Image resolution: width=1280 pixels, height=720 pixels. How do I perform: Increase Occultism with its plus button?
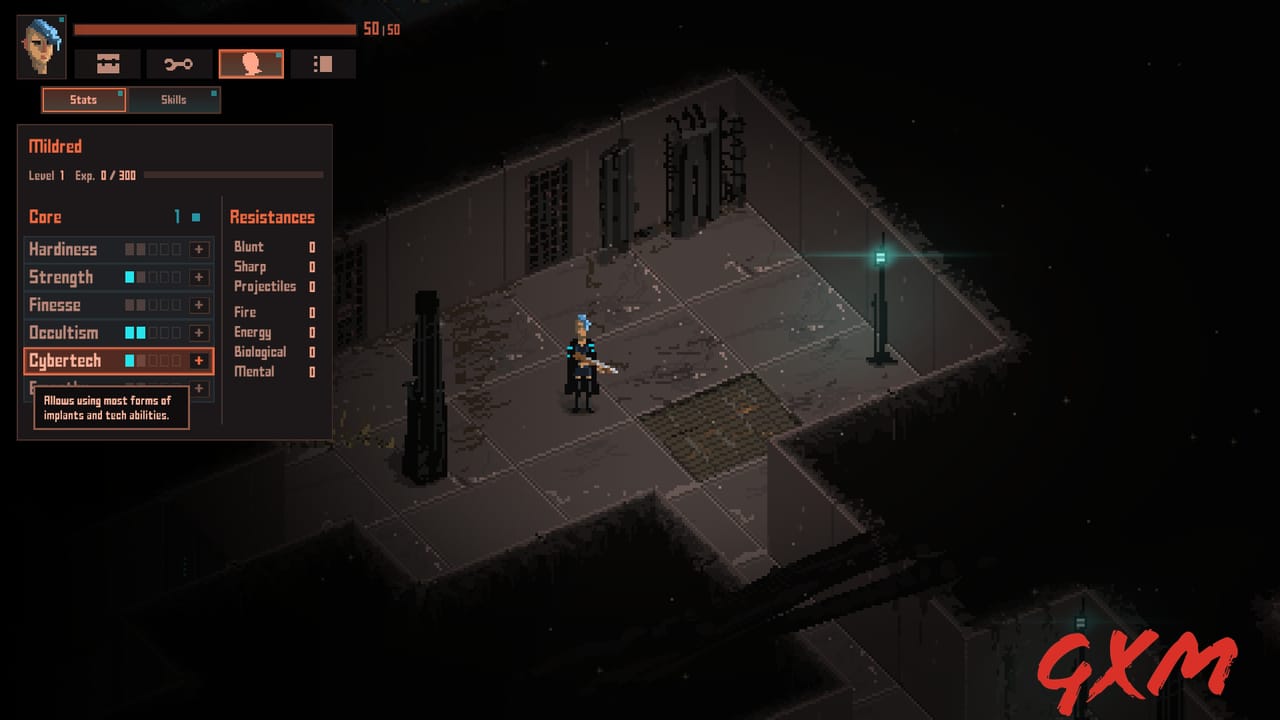199,333
